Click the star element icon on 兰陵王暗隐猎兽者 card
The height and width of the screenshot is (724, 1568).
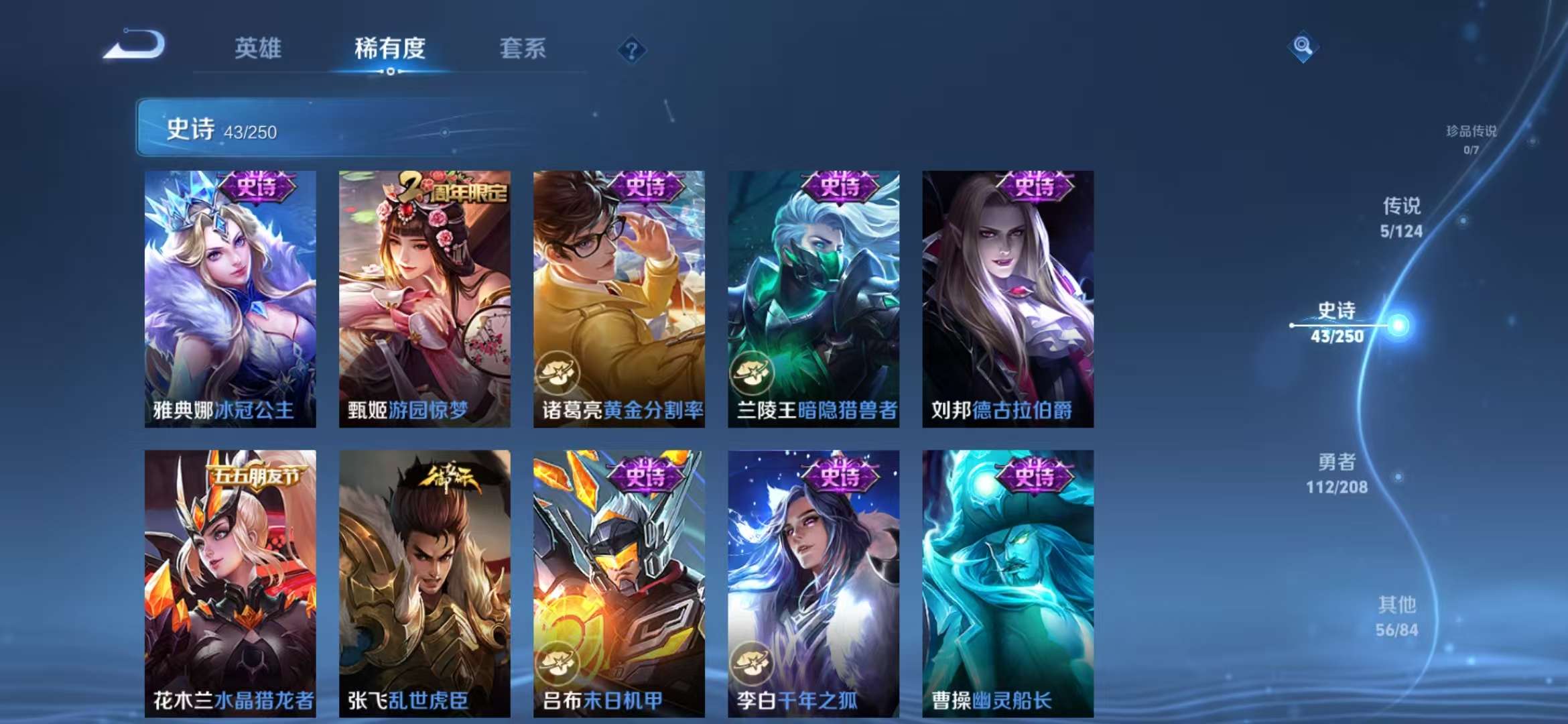753,375
